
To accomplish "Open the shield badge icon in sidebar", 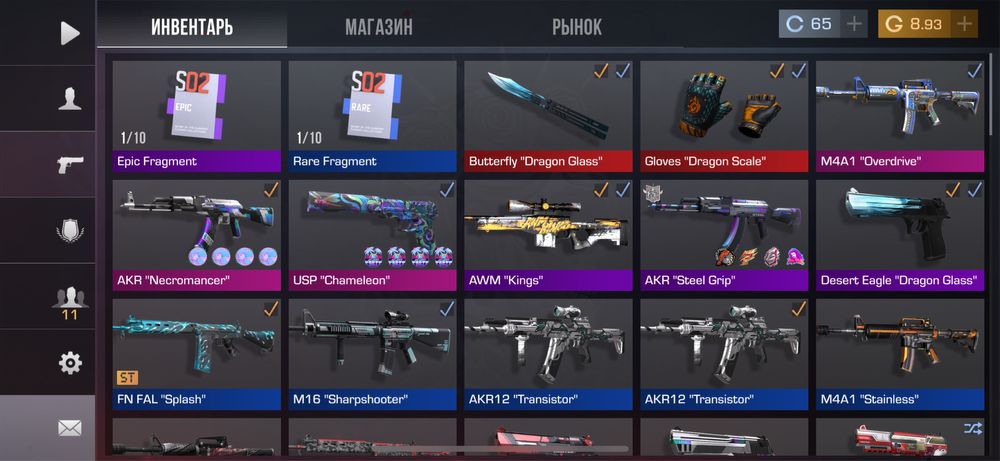I will pyautogui.click(x=69, y=231).
